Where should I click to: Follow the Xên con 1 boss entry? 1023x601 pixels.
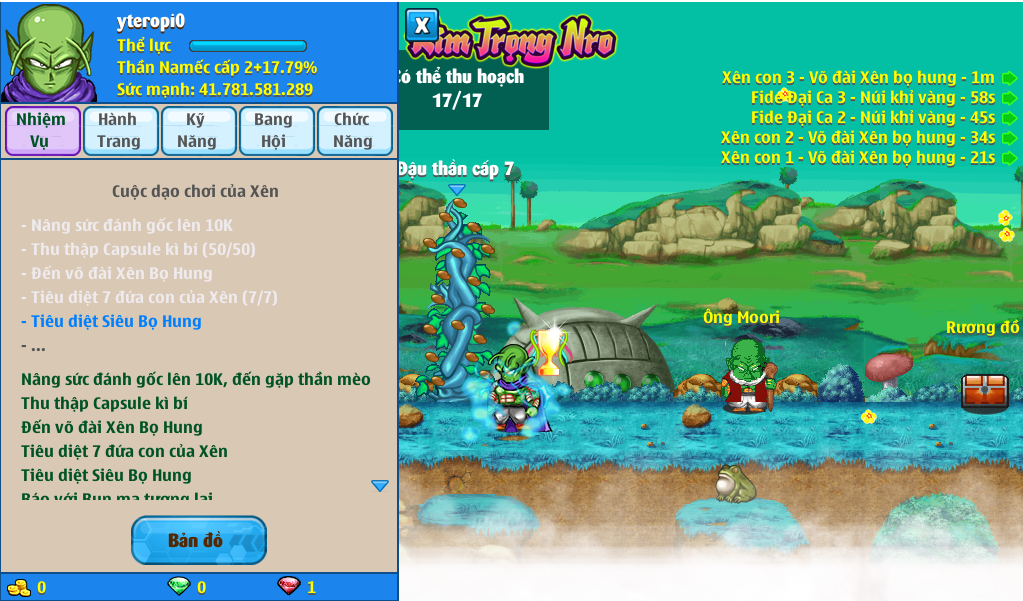coord(858,158)
